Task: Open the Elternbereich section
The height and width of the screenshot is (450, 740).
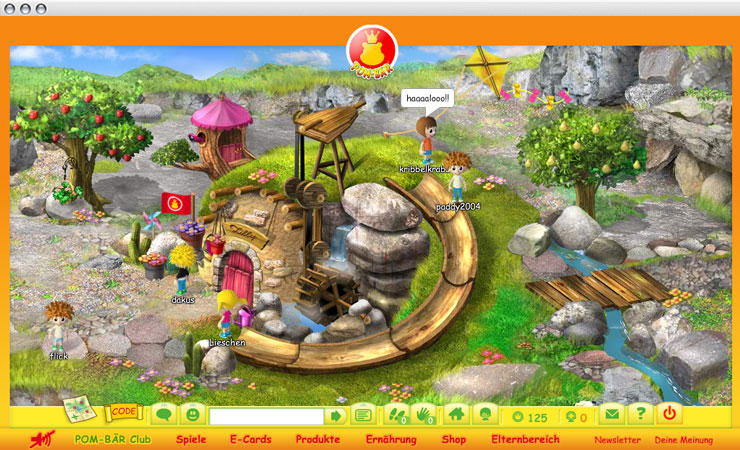Action: (525, 439)
